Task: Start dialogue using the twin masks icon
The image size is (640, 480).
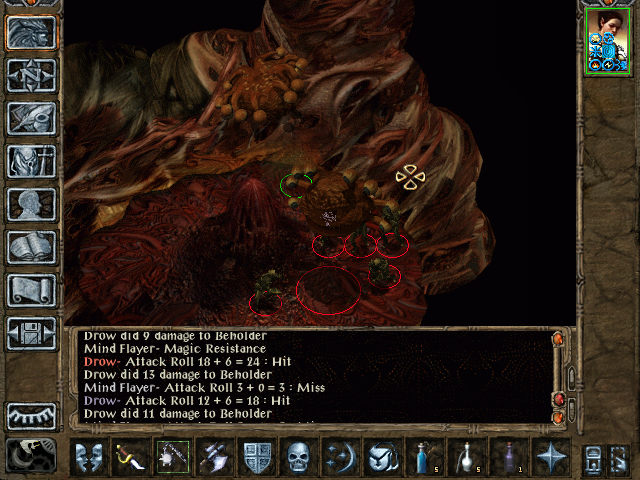Action: [89, 457]
